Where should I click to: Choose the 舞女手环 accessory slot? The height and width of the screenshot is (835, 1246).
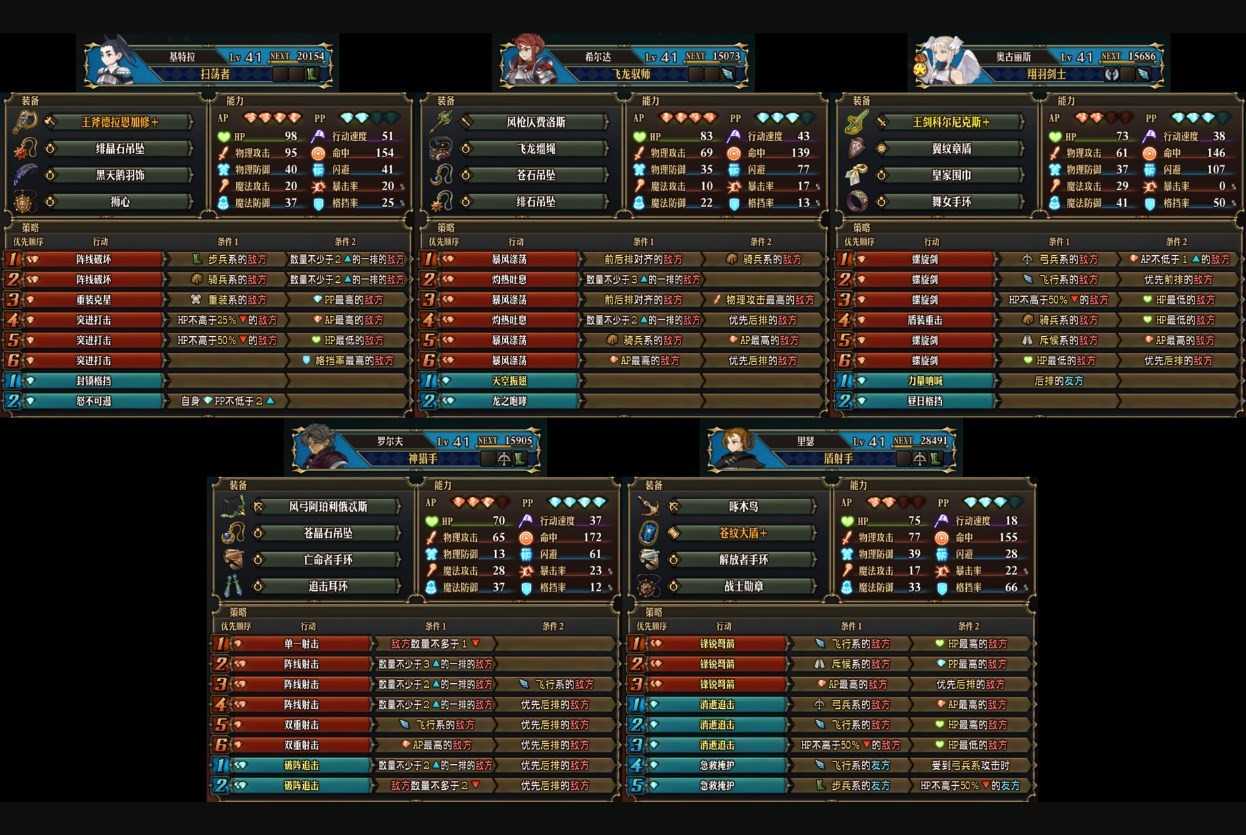[951, 202]
